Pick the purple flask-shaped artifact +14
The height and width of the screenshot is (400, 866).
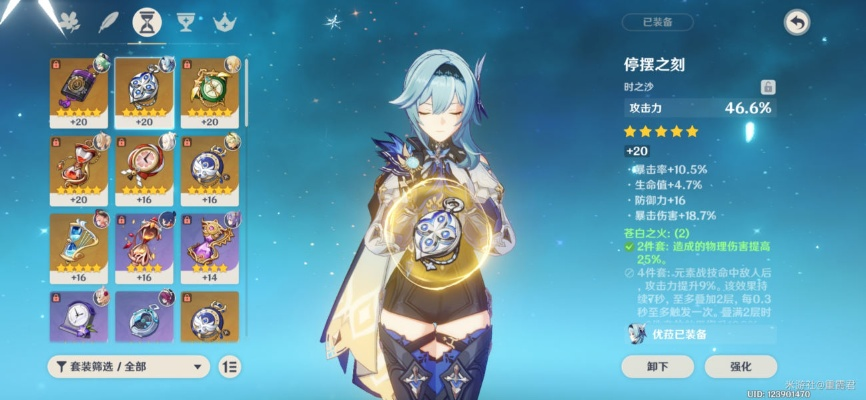[209, 247]
